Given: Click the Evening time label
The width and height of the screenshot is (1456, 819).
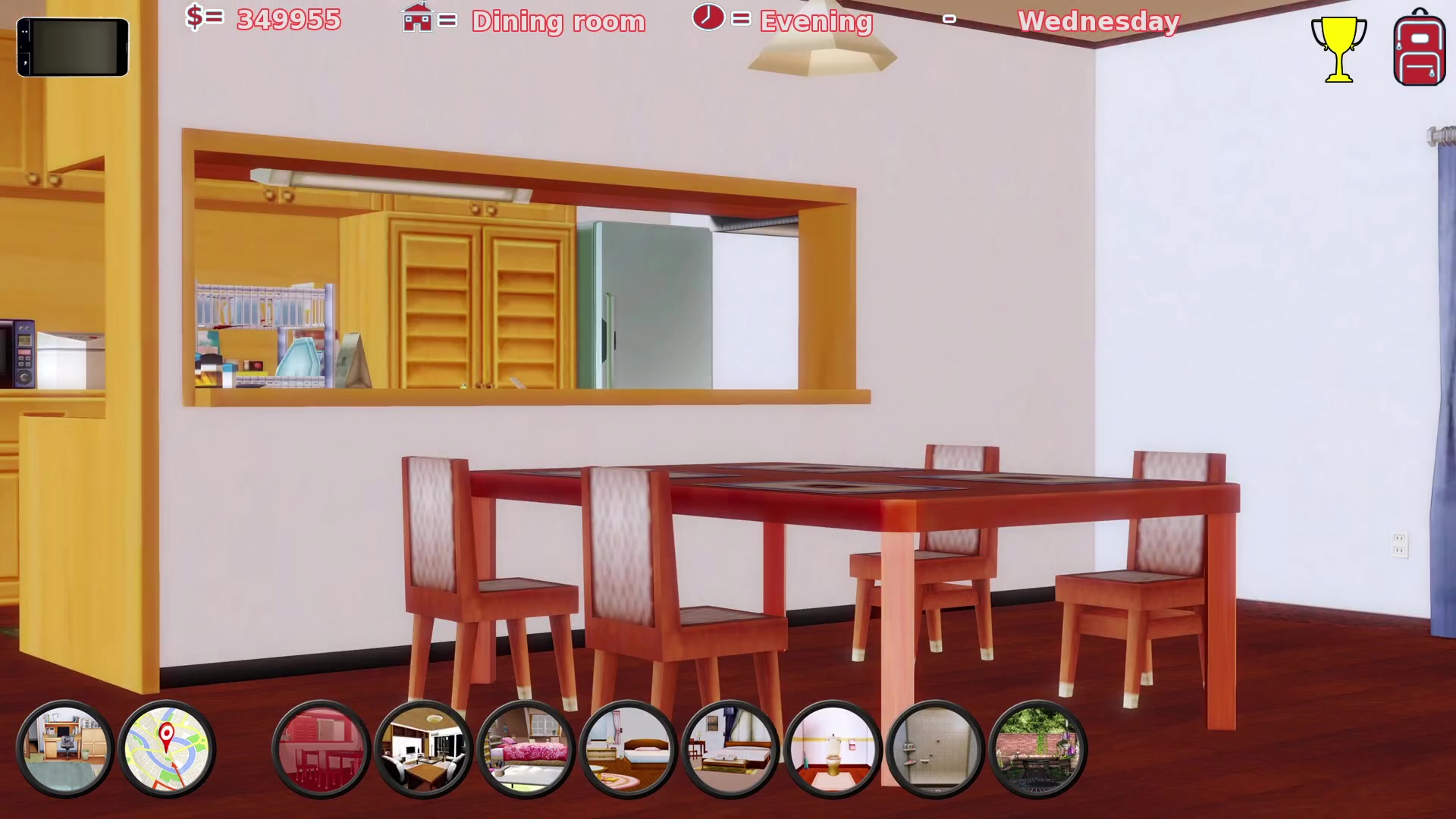Looking at the screenshot, I should pos(815,22).
